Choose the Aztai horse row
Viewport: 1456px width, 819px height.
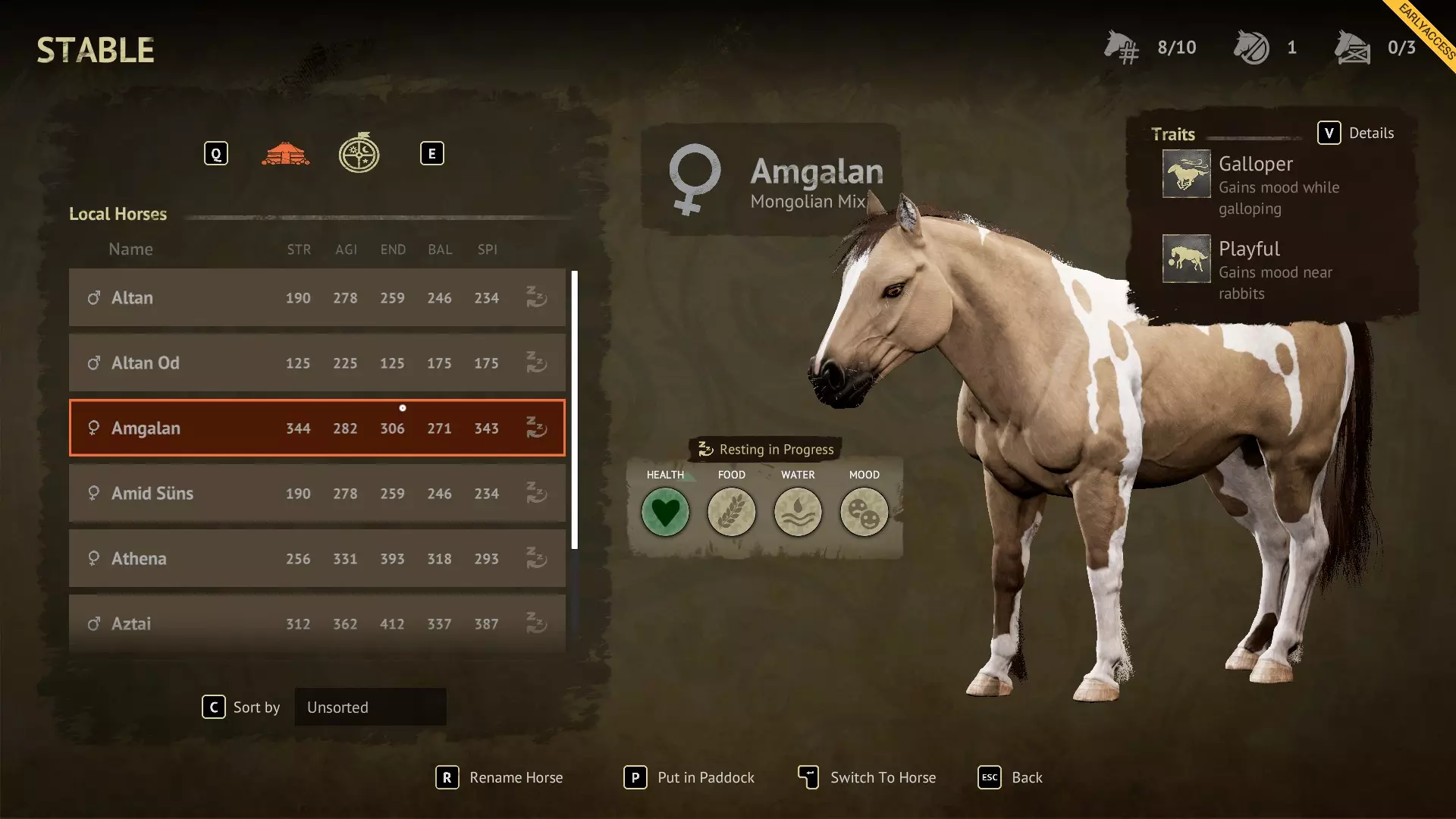pyautogui.click(x=317, y=623)
